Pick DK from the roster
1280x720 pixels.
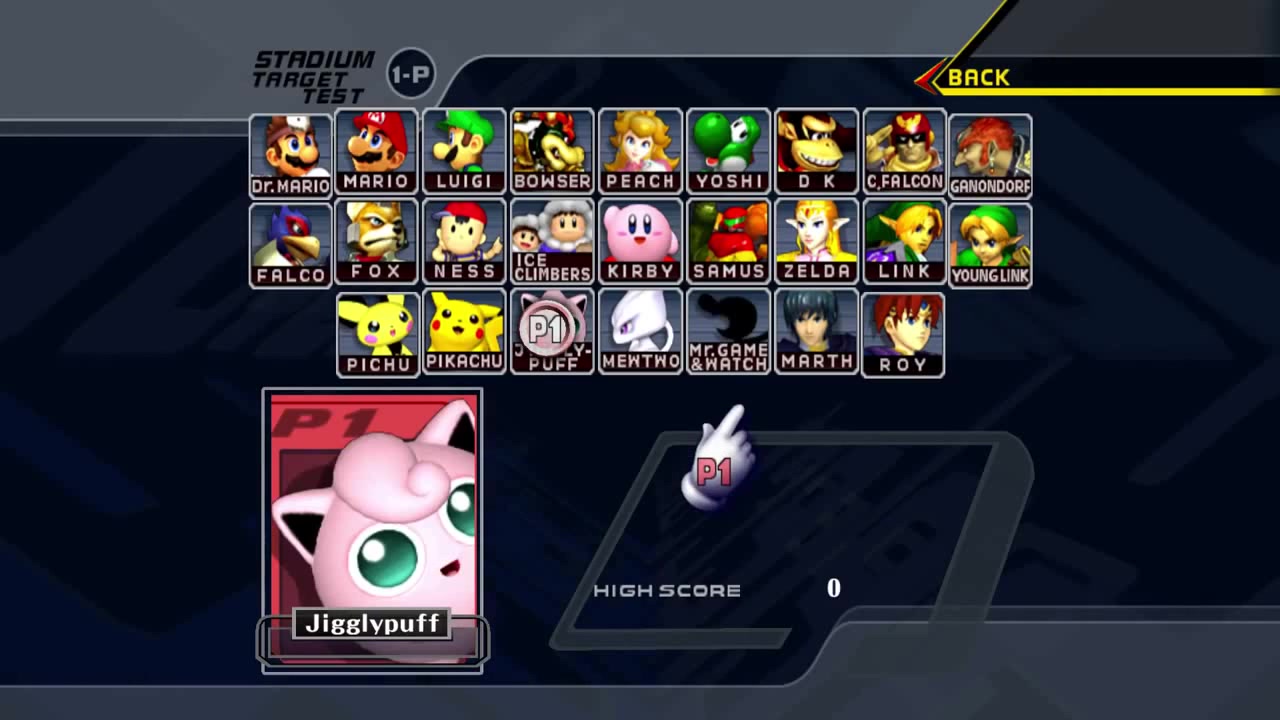[x=816, y=151]
